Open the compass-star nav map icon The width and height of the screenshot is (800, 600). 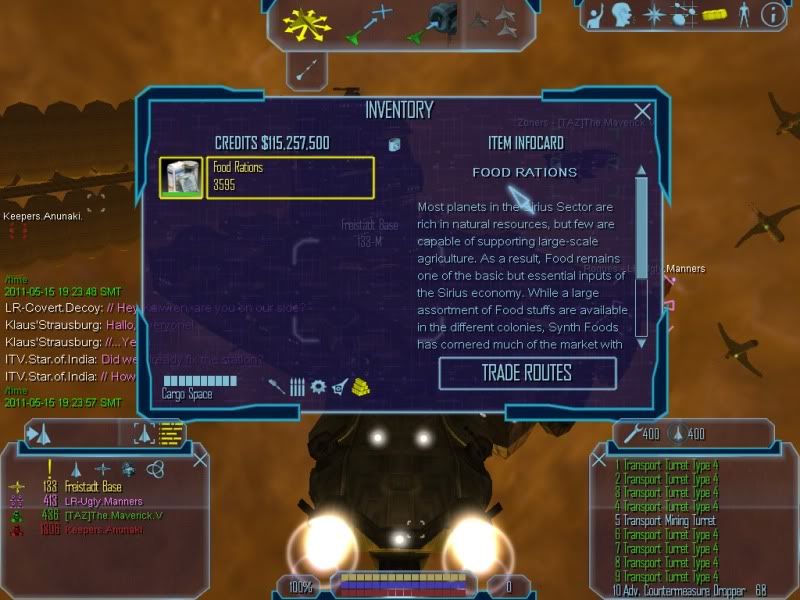tap(654, 14)
